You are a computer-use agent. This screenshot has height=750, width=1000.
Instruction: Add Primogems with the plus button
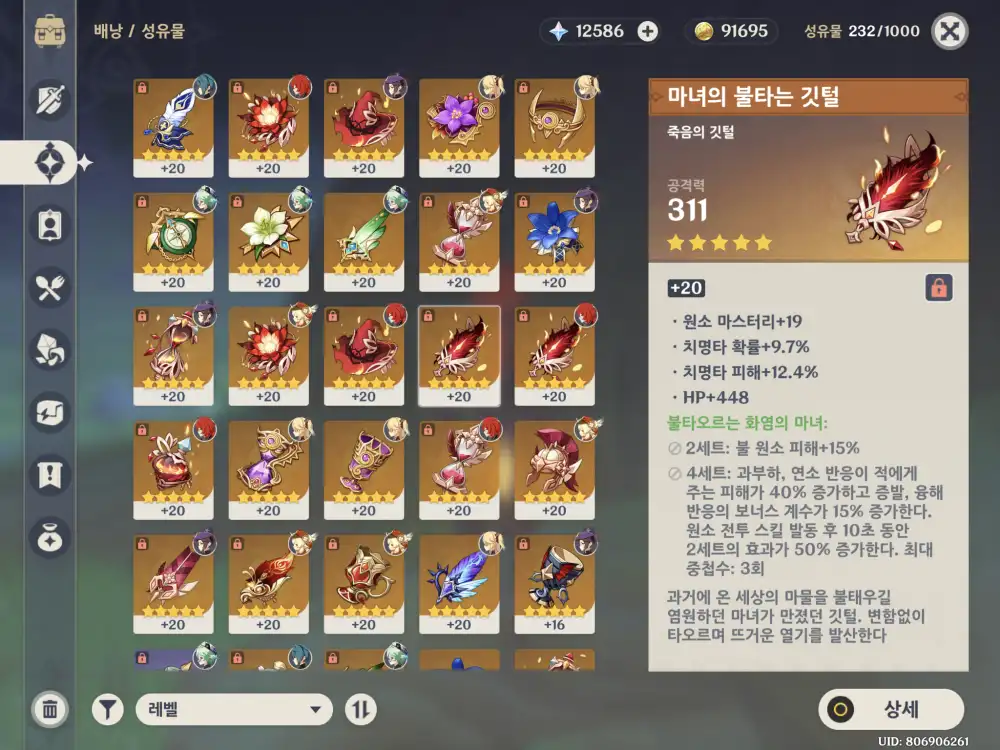click(648, 31)
